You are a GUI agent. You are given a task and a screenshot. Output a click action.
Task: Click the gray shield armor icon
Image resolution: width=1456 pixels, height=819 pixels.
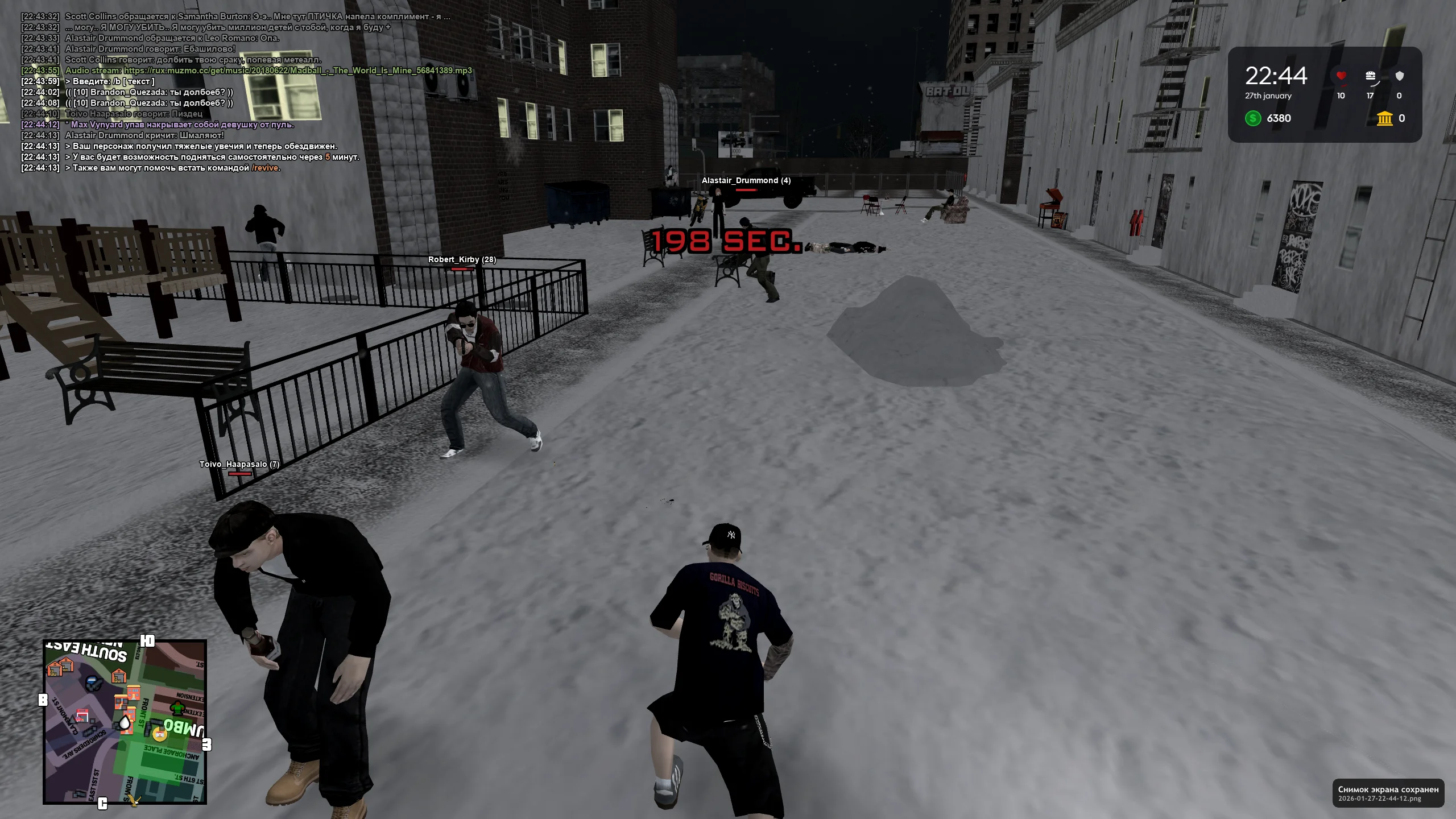click(1401, 75)
